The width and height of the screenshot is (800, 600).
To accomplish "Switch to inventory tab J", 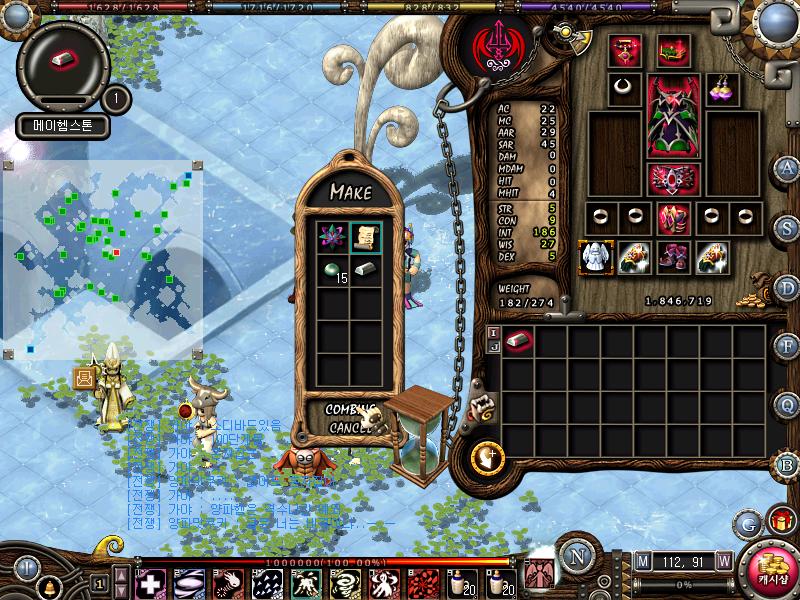I will pyautogui.click(x=493, y=348).
